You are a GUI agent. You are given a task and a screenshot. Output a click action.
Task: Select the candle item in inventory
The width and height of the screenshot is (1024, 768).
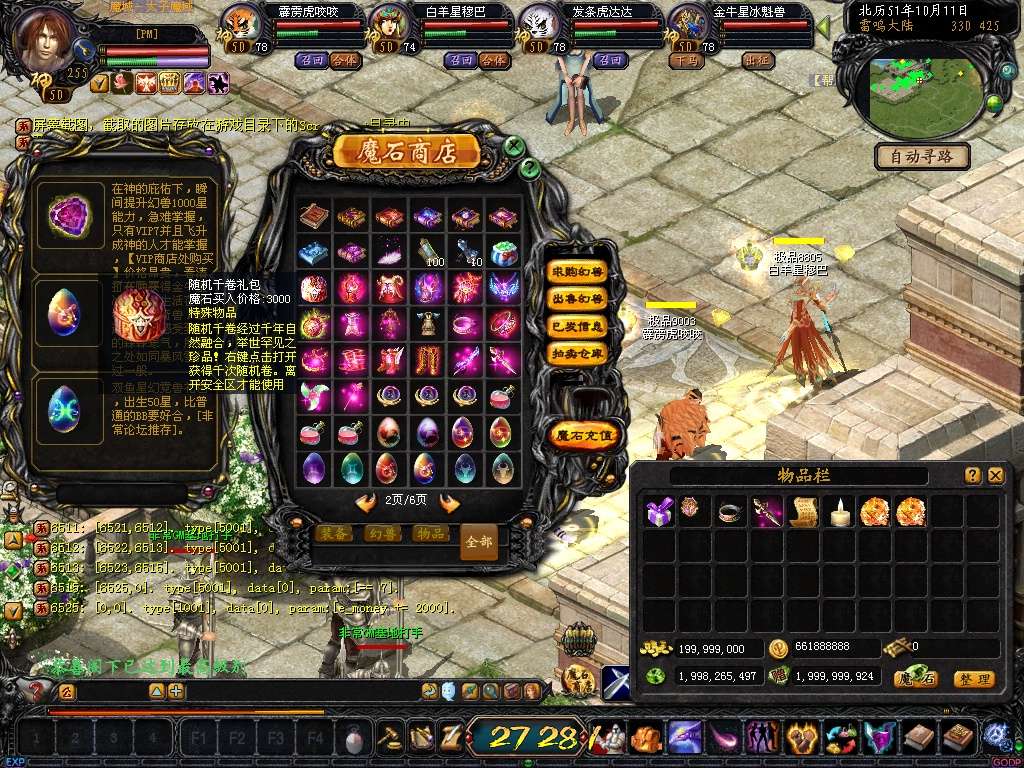click(840, 511)
